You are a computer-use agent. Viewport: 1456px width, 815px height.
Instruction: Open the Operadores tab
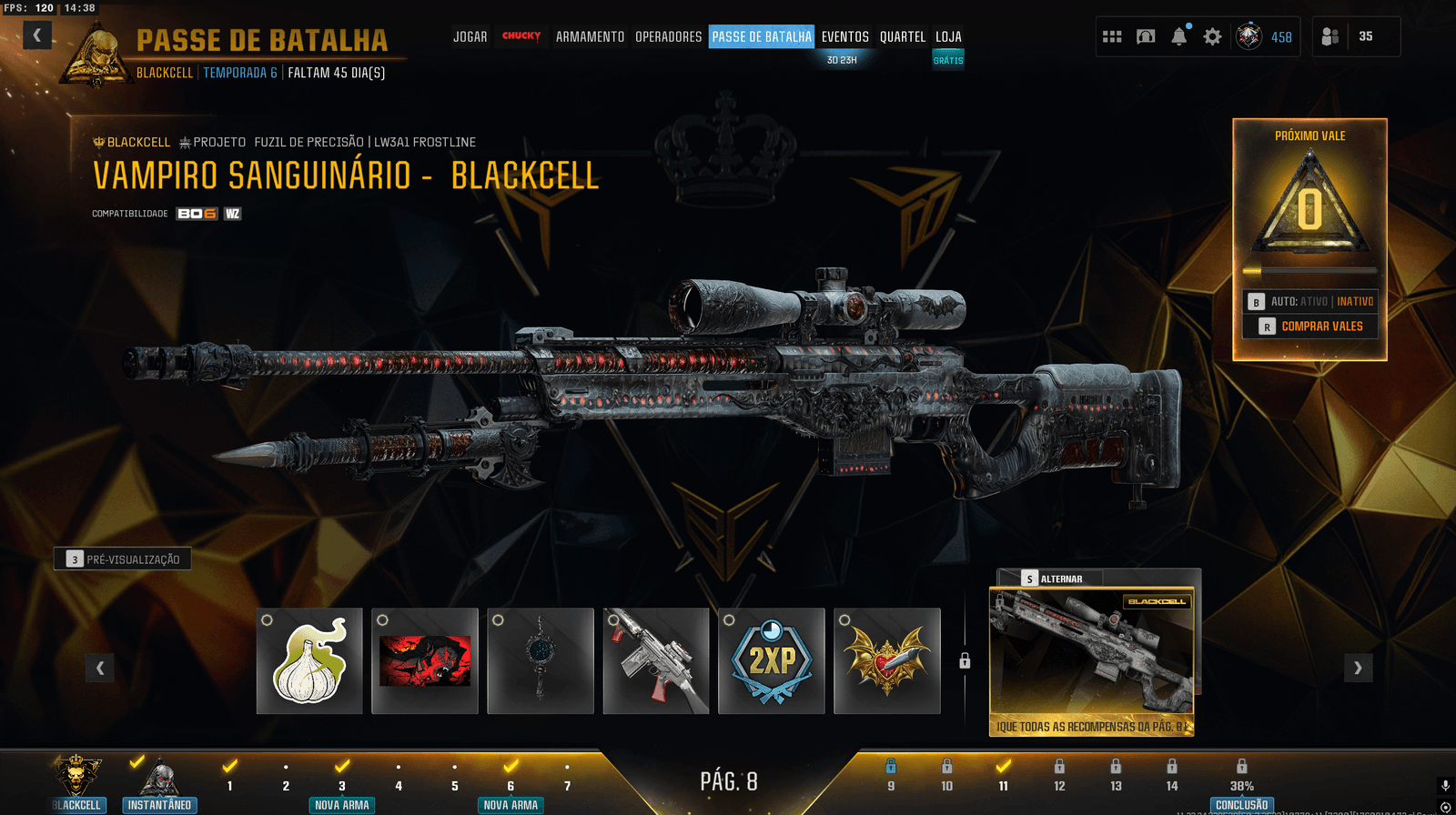(668, 36)
